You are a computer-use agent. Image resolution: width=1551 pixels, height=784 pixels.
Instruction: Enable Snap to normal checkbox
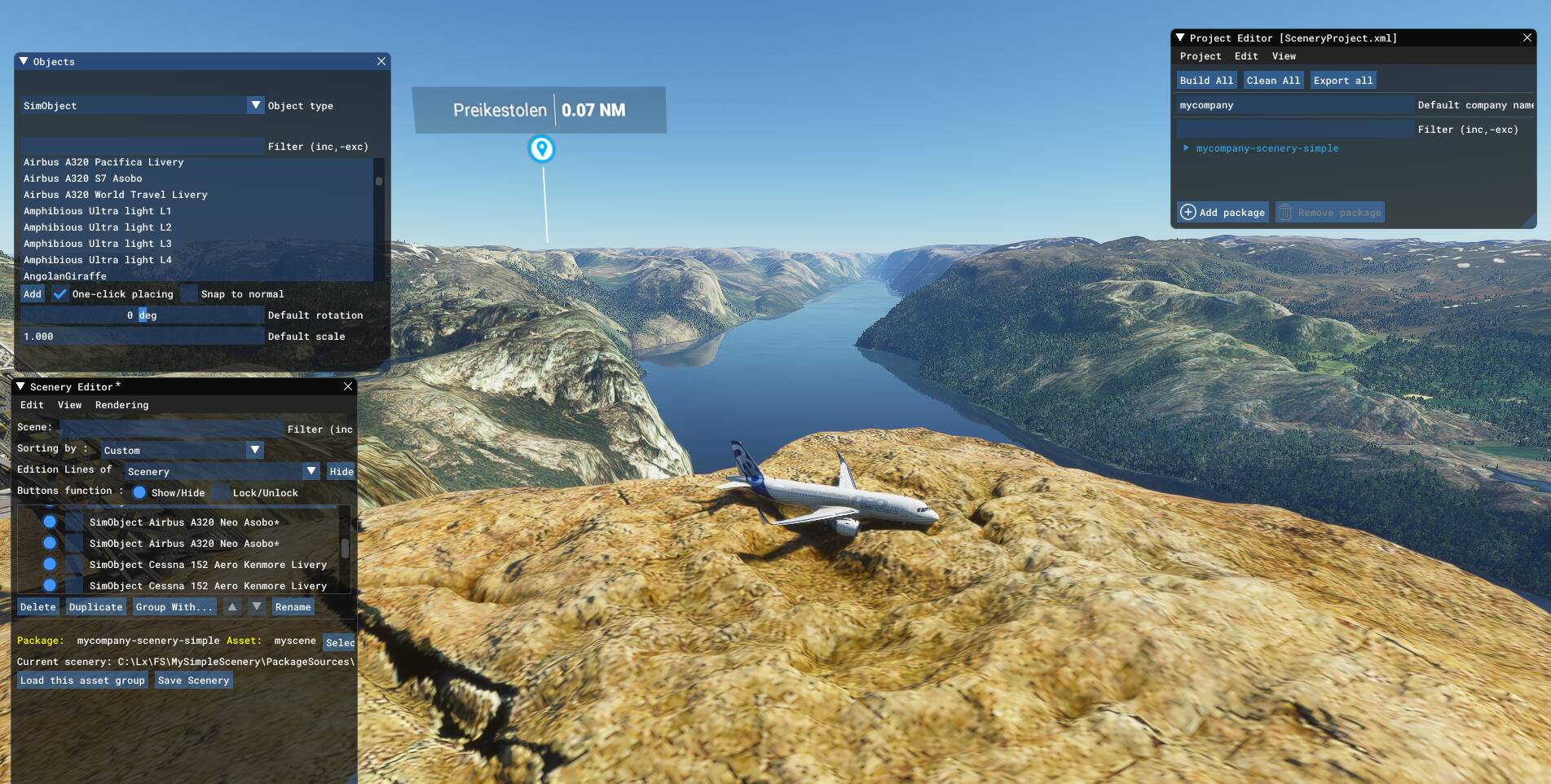pos(189,294)
